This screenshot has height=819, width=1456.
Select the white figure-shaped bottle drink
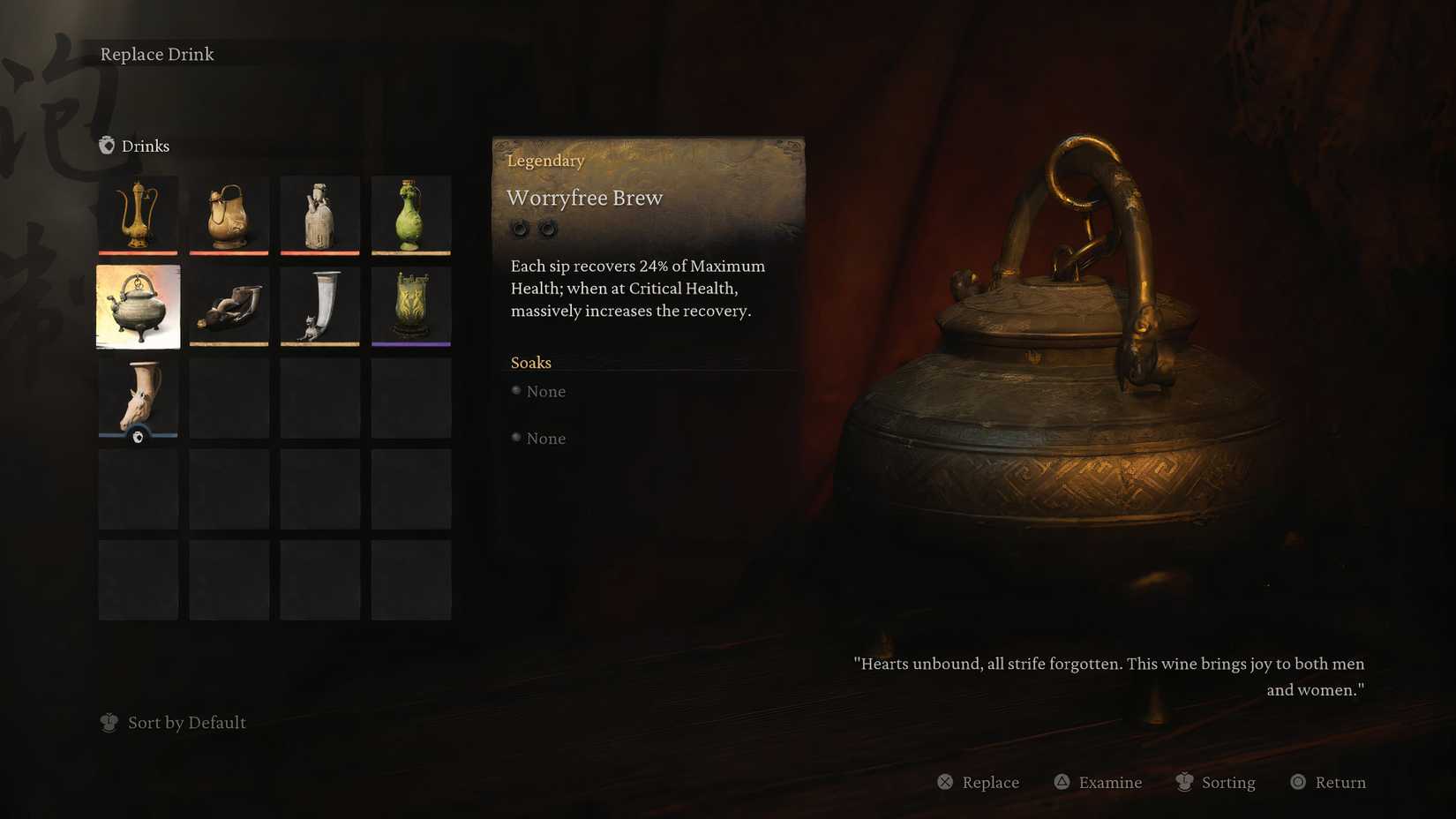pyautogui.click(x=319, y=214)
